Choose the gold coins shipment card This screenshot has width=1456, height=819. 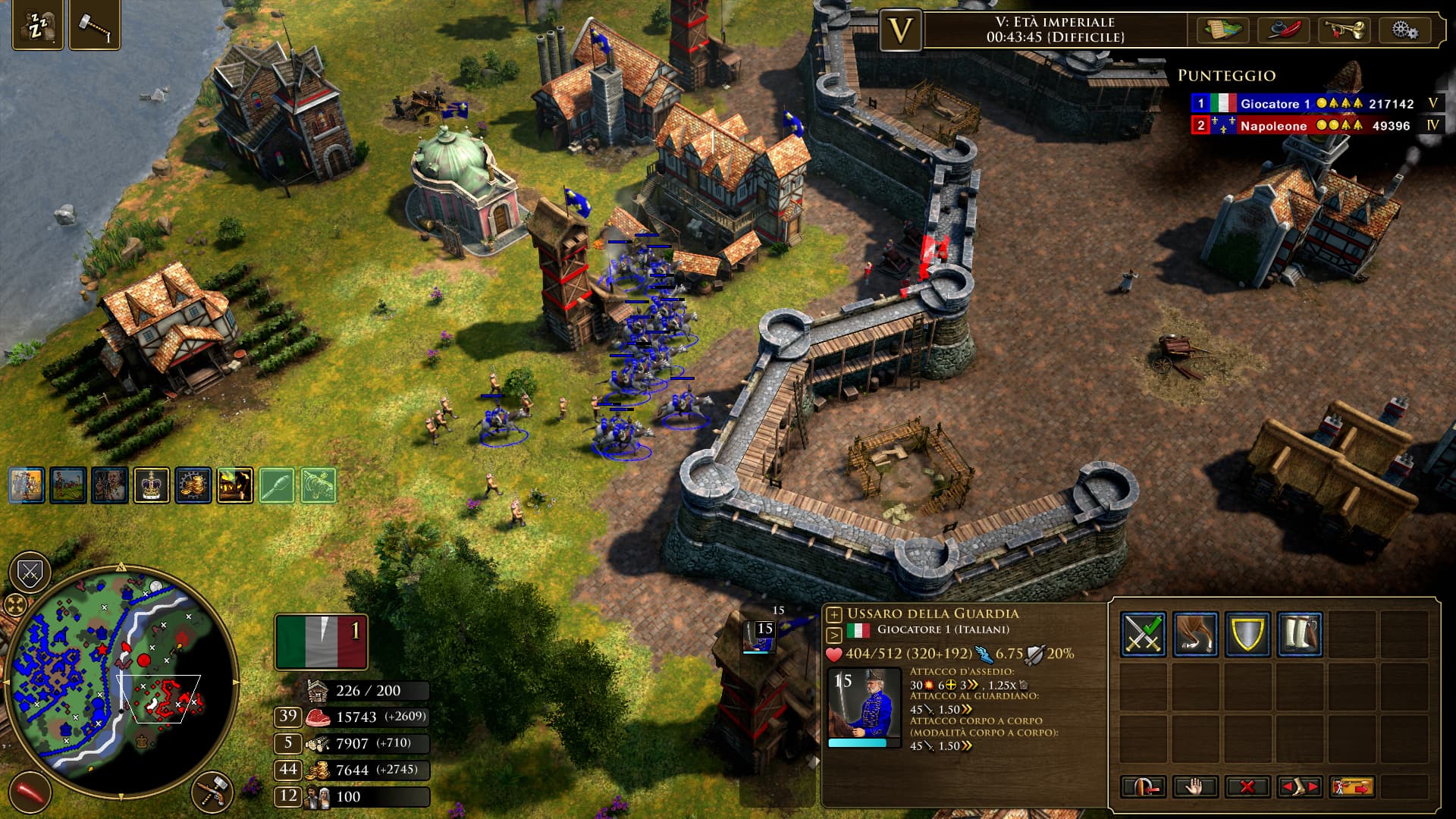coord(193,485)
